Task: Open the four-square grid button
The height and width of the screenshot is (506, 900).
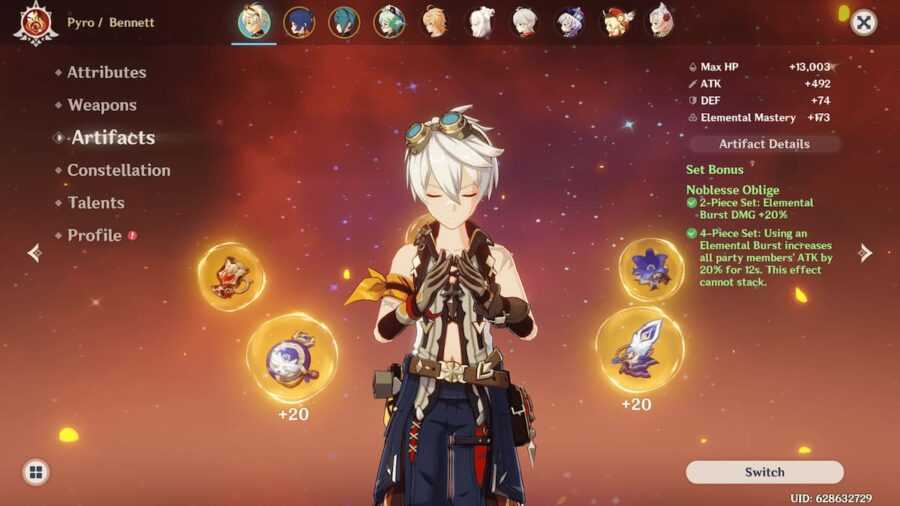Action: click(x=36, y=472)
